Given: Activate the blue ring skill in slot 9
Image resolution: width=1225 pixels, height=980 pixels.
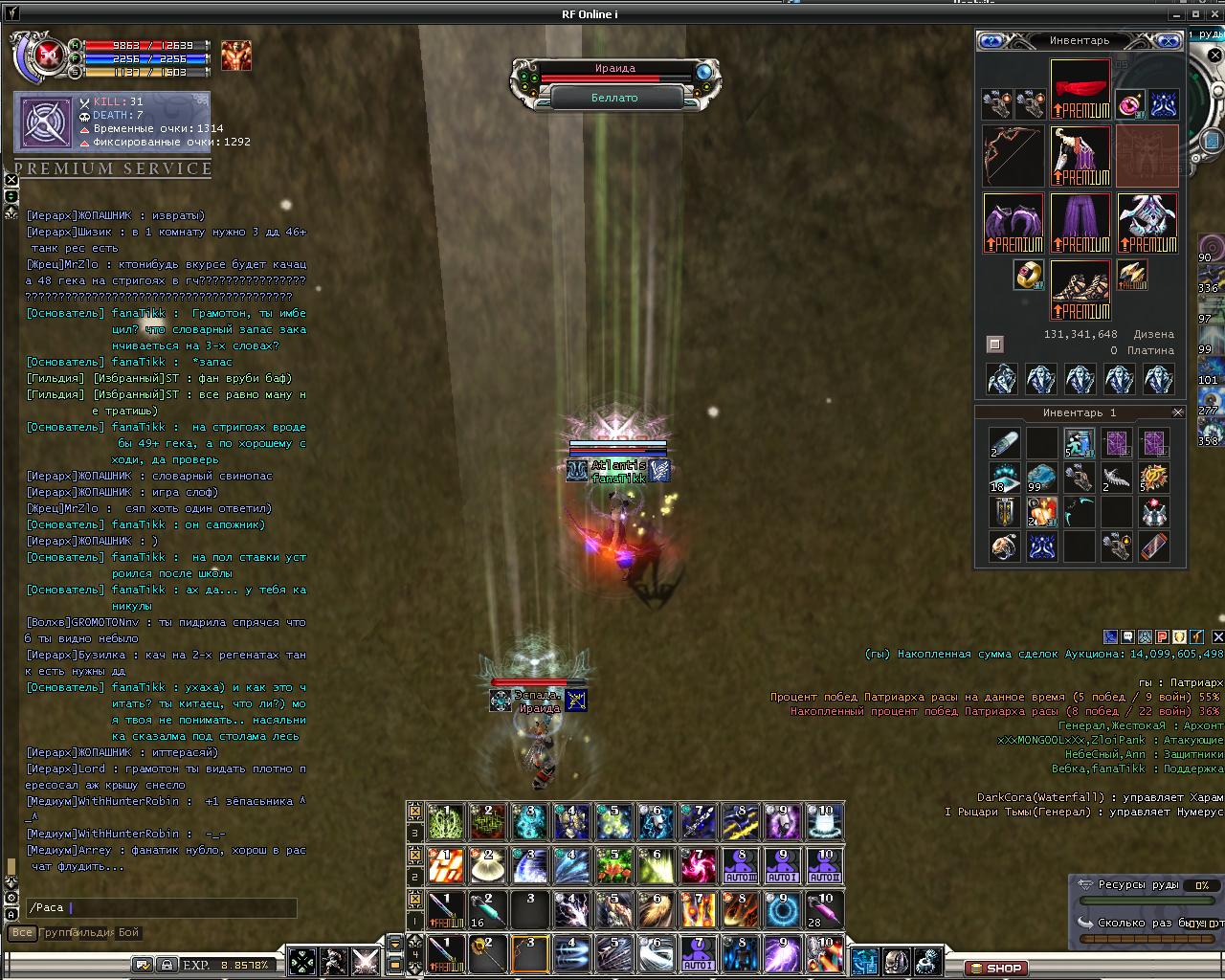Looking at the screenshot, I should 782,909.
